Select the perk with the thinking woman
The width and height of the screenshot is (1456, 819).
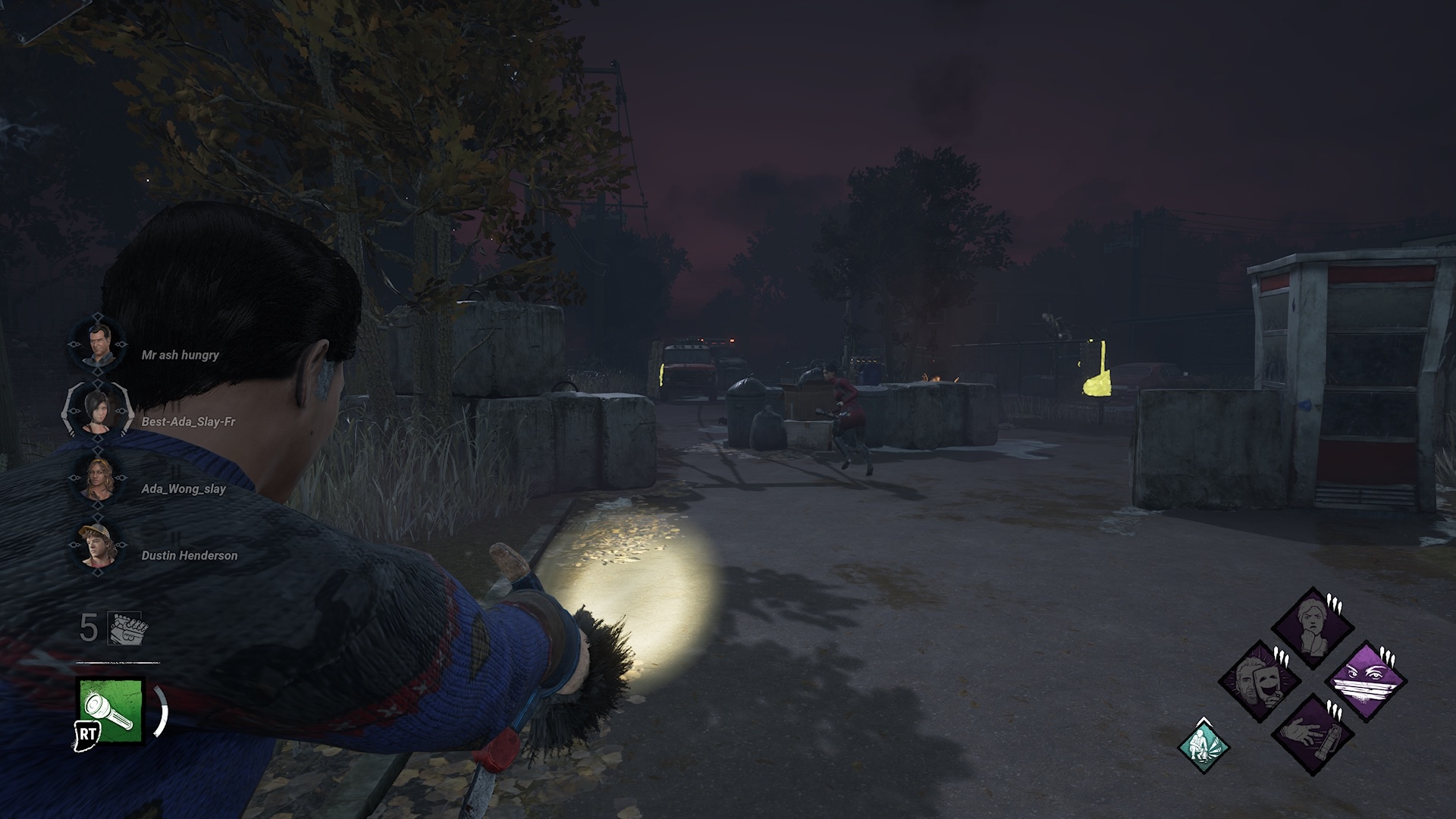click(1312, 627)
